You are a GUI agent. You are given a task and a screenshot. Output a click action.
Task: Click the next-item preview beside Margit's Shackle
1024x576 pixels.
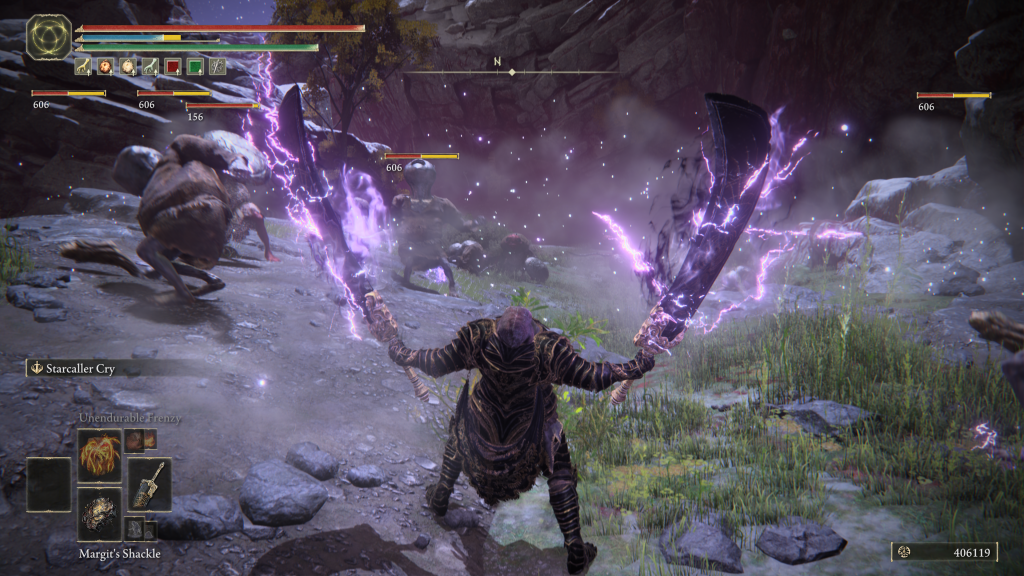click(136, 529)
